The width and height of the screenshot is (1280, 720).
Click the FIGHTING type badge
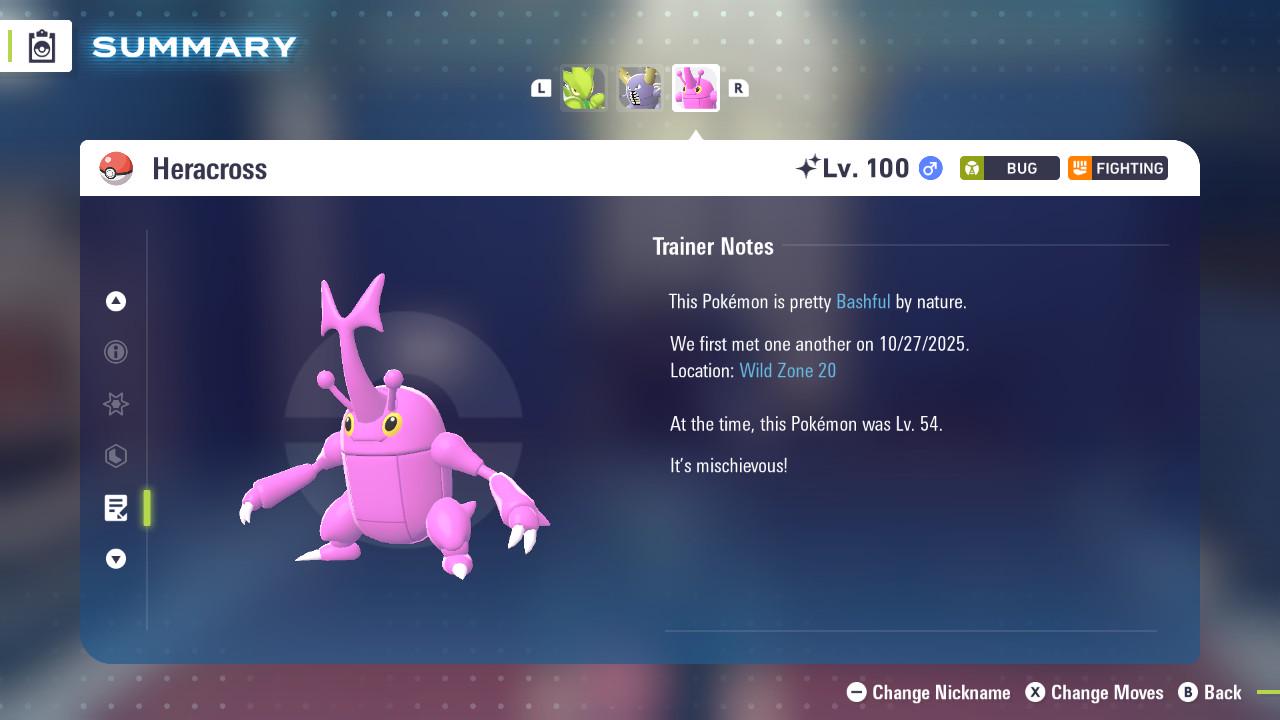click(x=1117, y=168)
